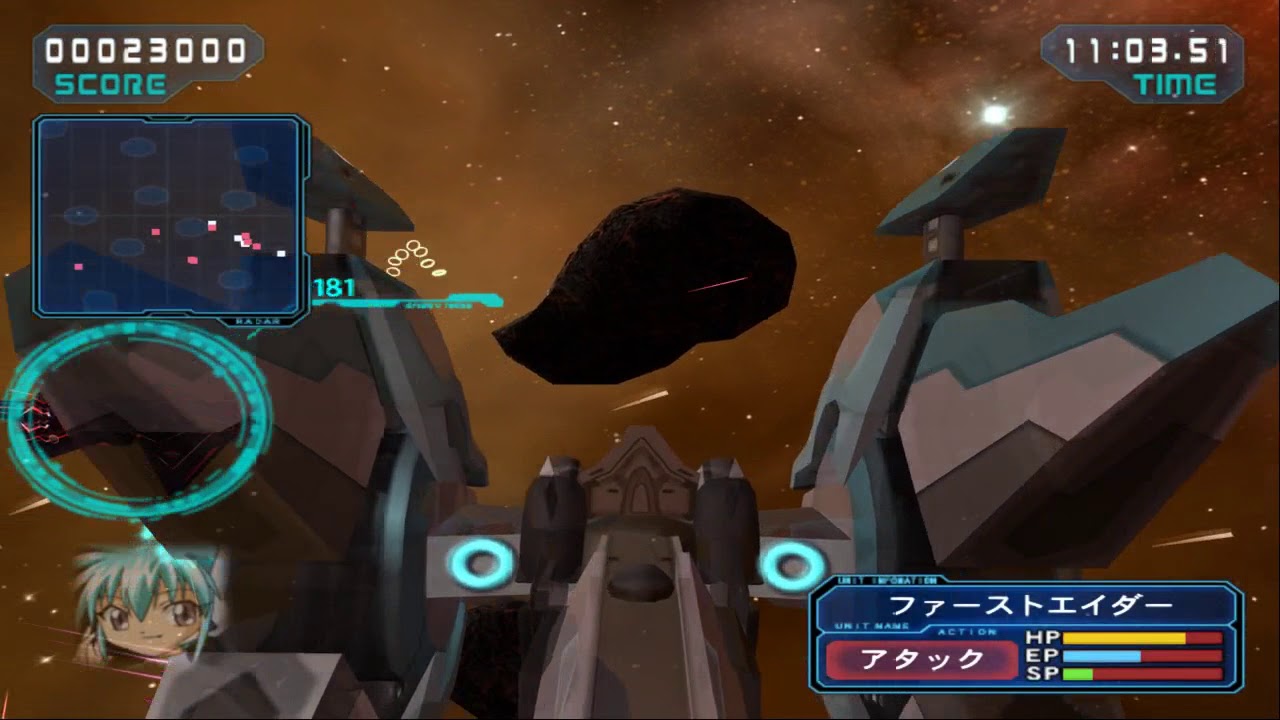The image size is (1280, 720).
Task: Open the ACTION section of the unit panel
Action: tap(966, 632)
